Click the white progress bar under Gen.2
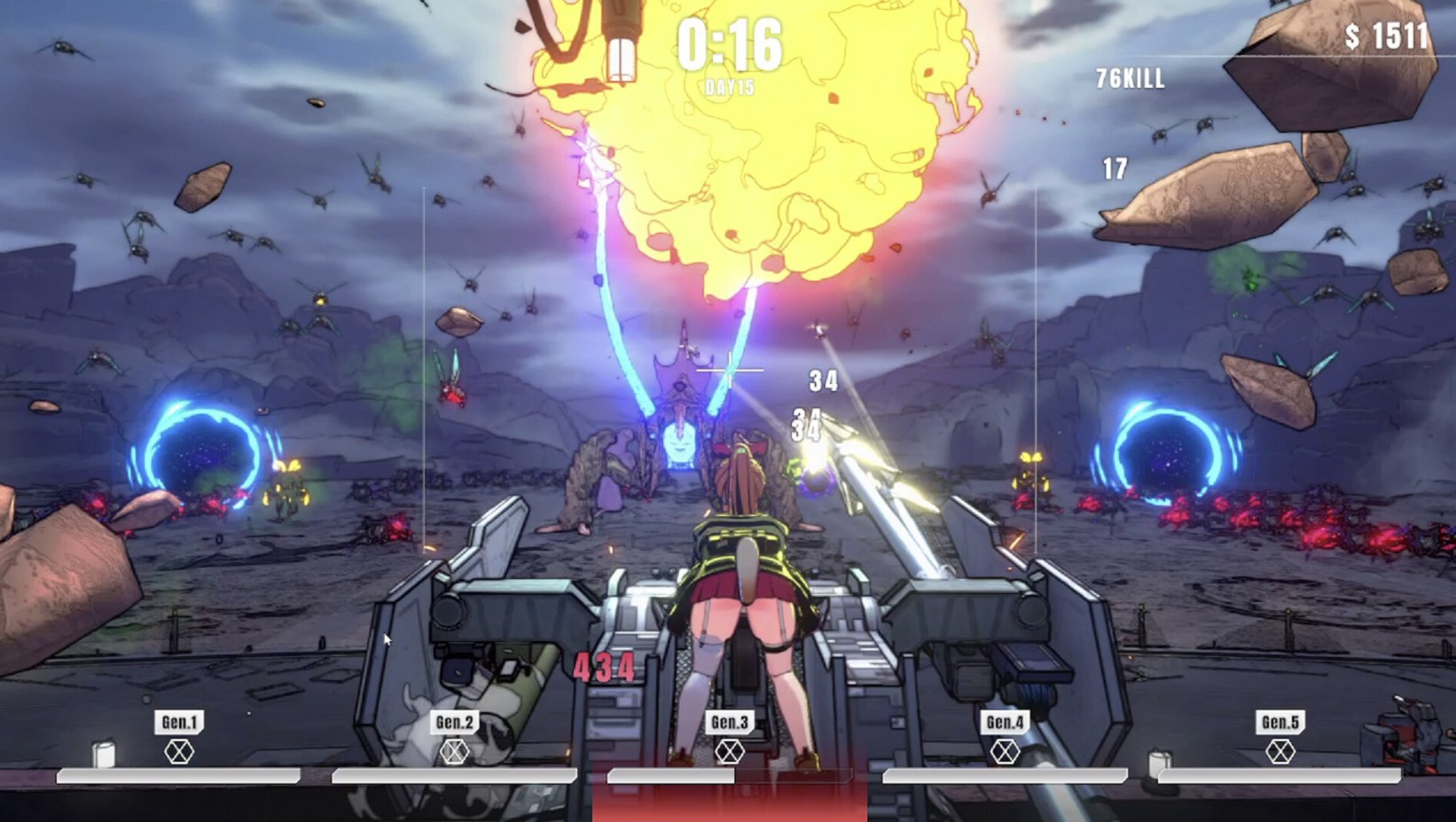 click(x=459, y=775)
